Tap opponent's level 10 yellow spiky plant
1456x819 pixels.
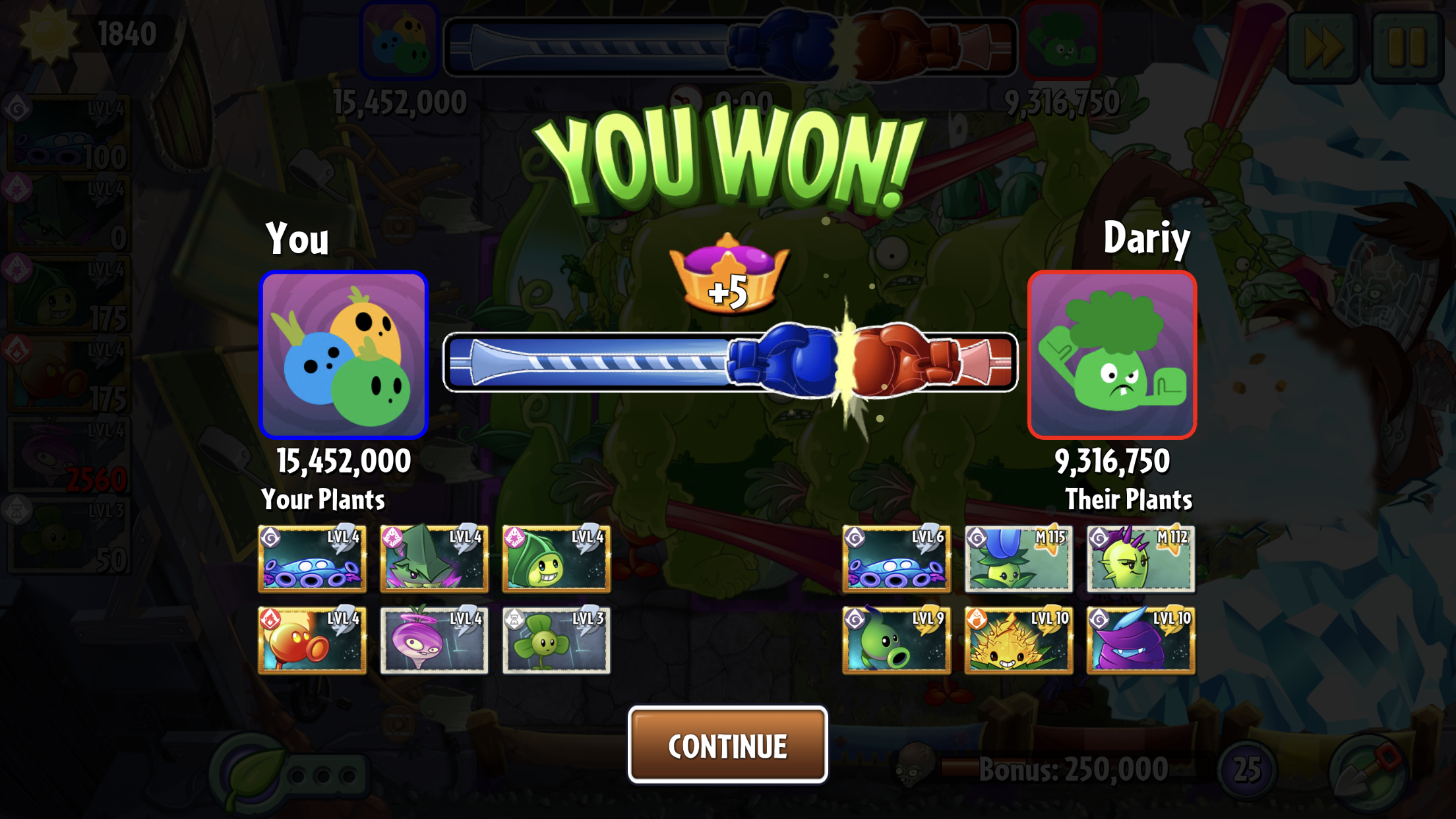[1018, 640]
